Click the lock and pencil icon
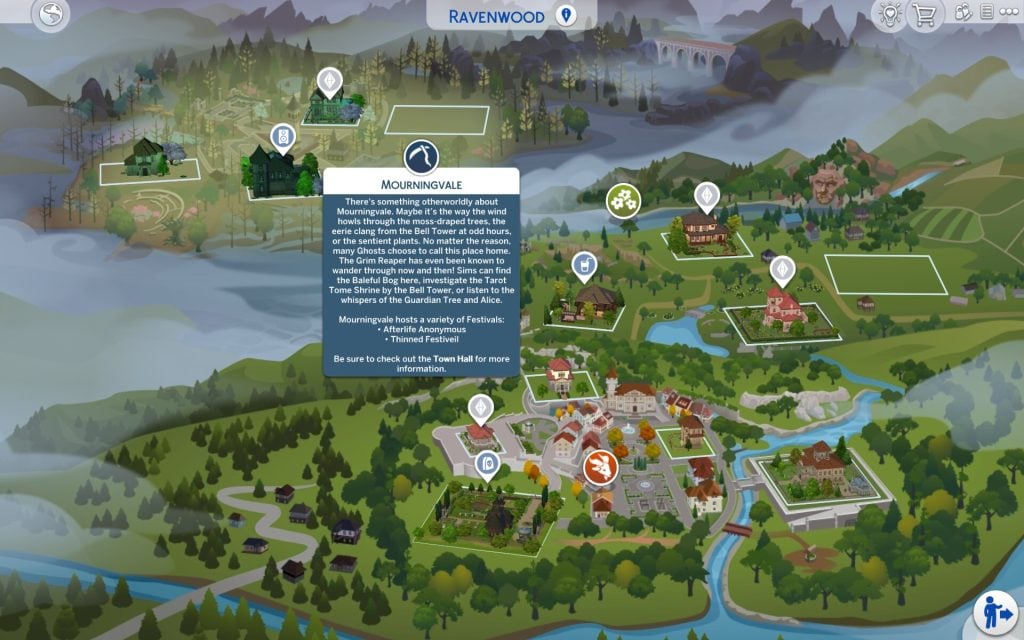This screenshot has height=640, width=1024. point(964,13)
